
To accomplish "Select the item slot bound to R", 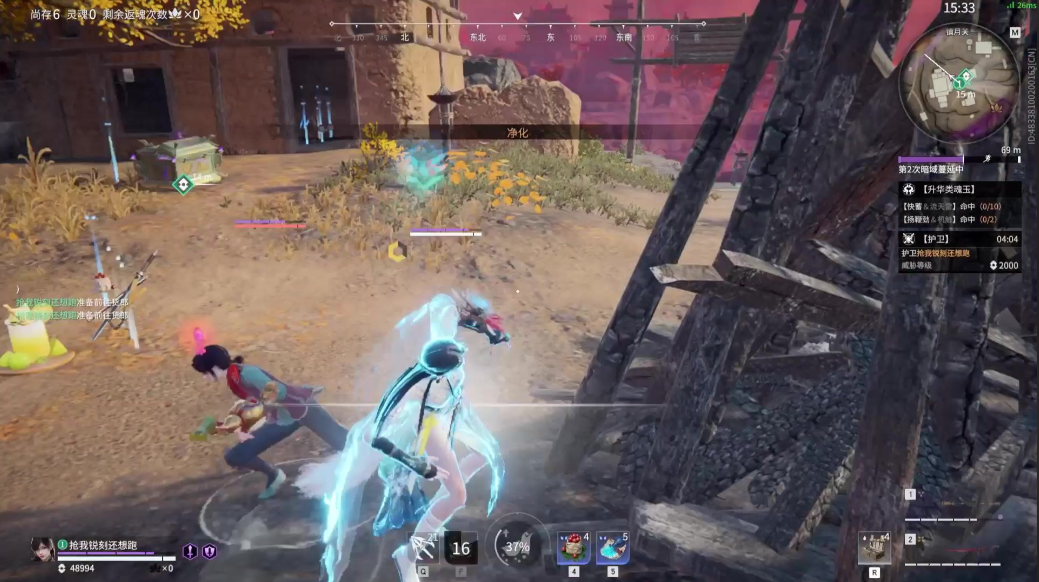I will point(874,547).
